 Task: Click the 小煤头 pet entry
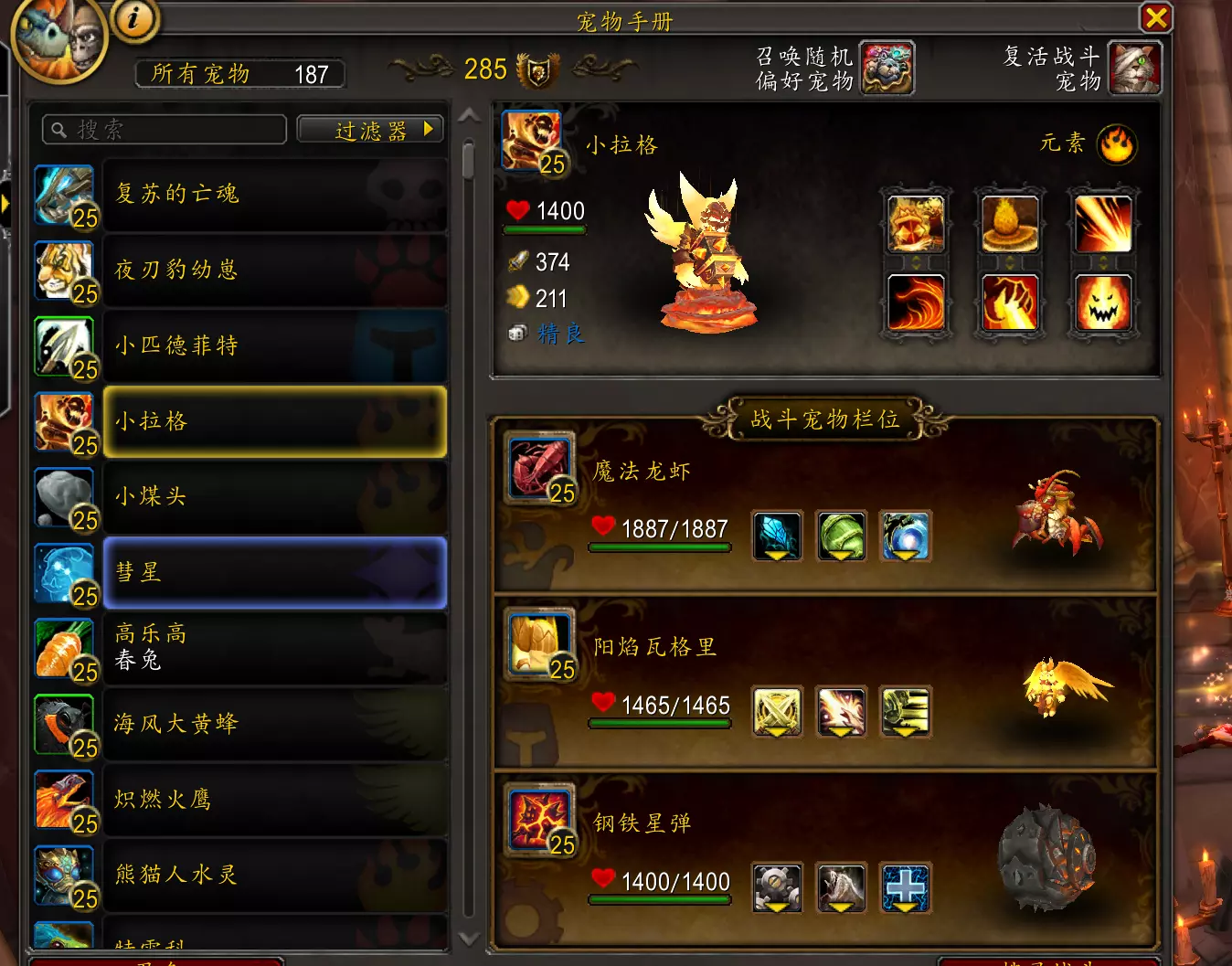274,497
